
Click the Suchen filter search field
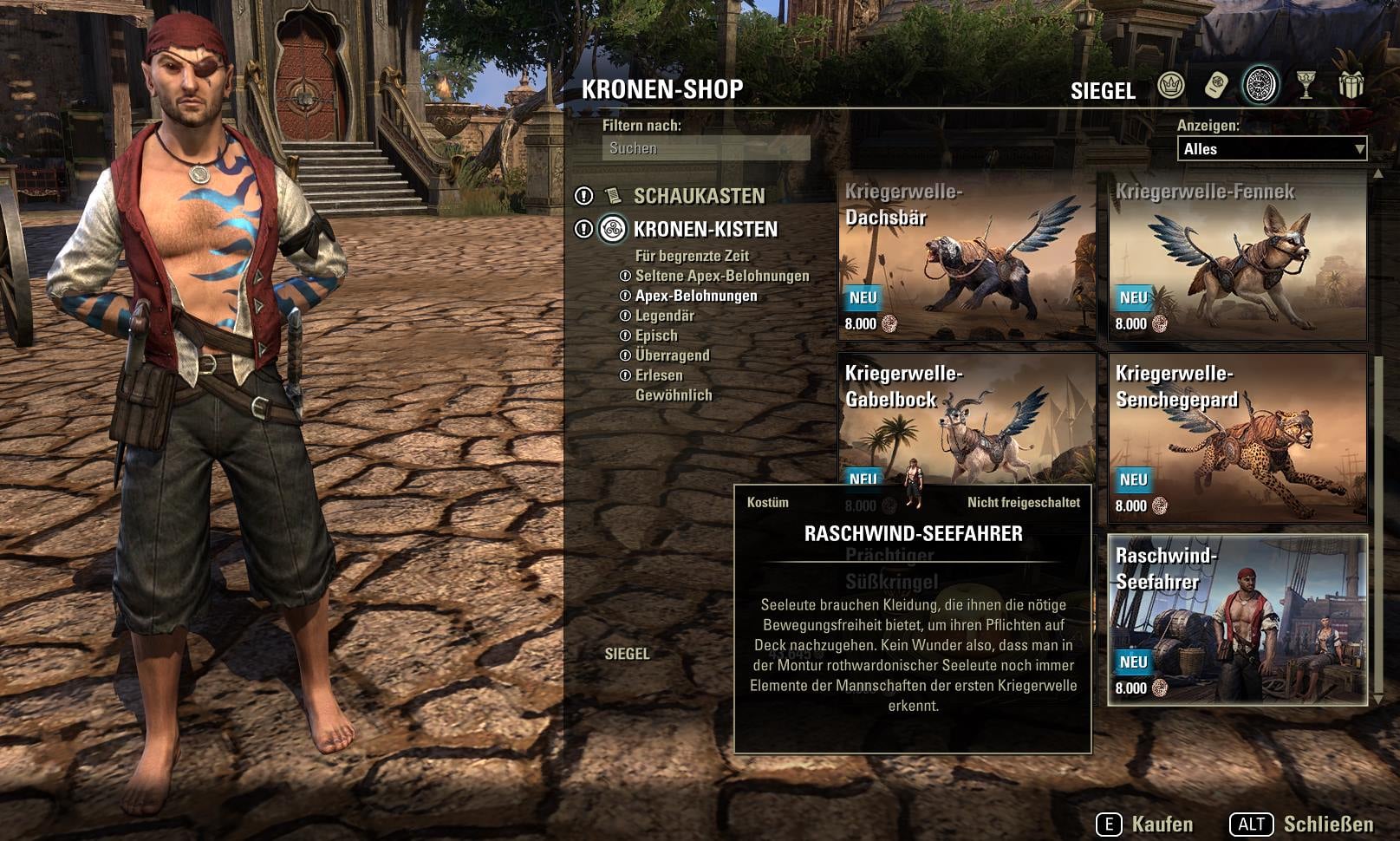(x=706, y=148)
